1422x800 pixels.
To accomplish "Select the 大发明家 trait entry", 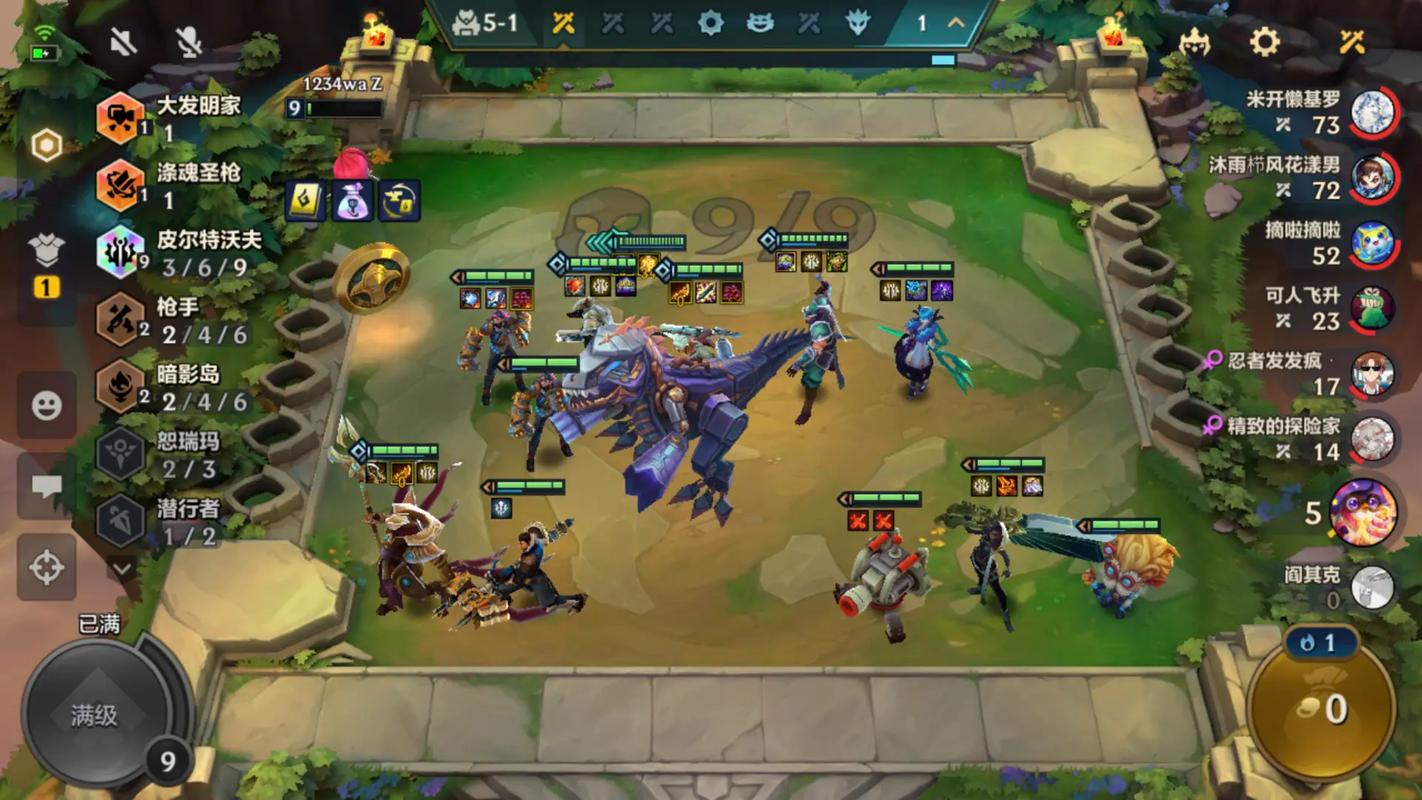I will (x=170, y=118).
